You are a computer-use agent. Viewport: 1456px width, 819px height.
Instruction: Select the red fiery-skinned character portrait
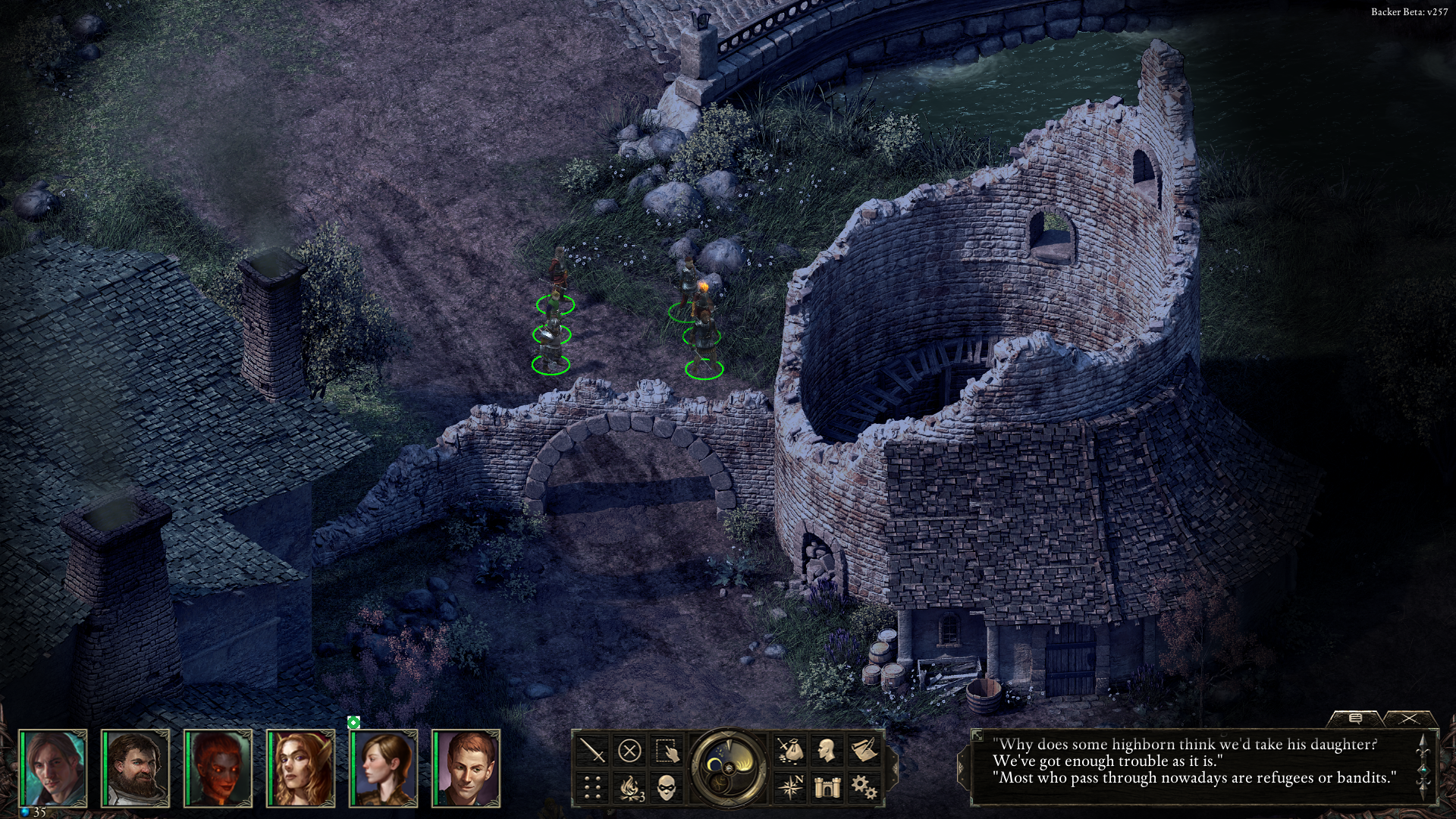point(218,768)
